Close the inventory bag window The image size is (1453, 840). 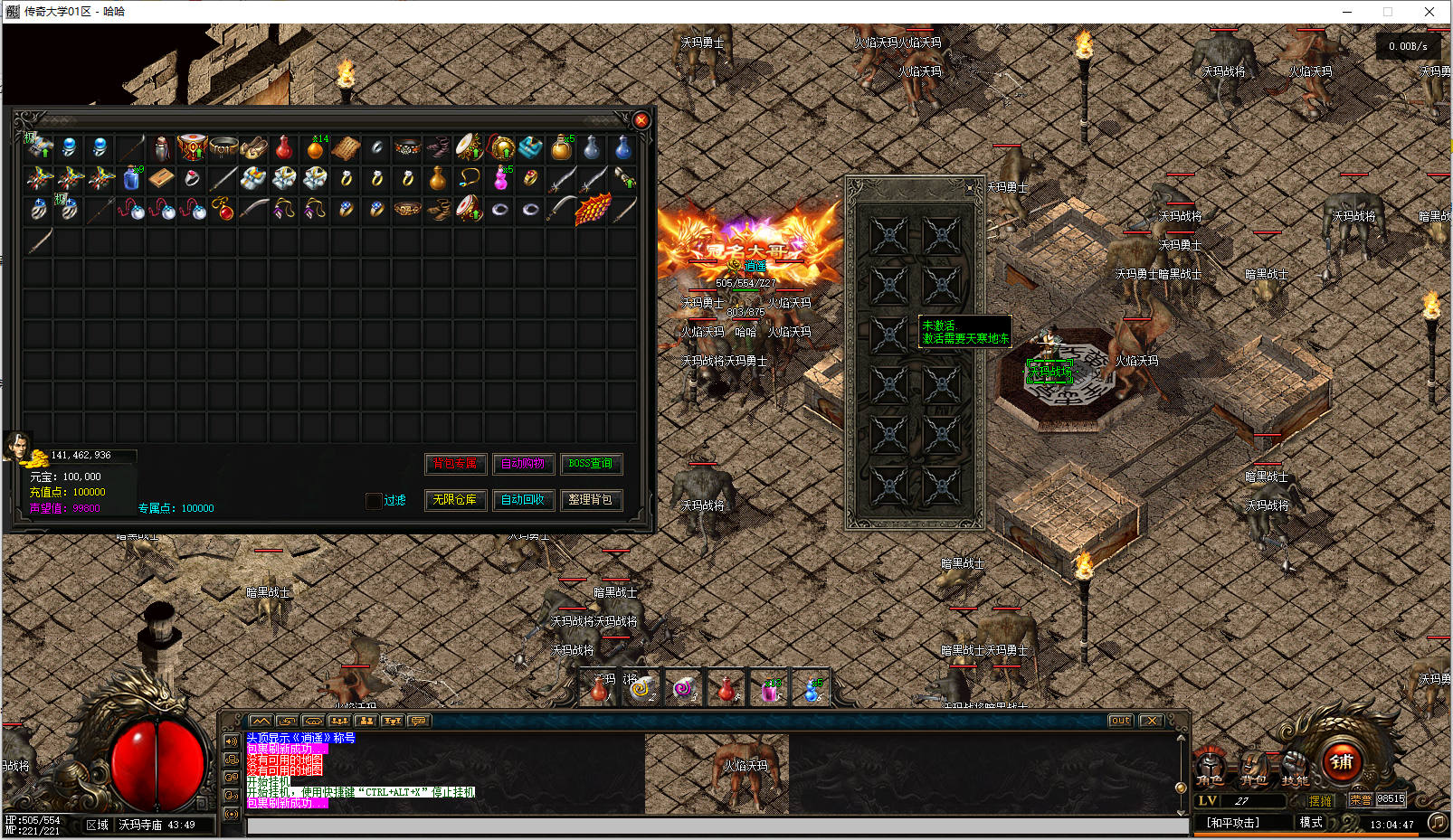pyautogui.click(x=641, y=120)
